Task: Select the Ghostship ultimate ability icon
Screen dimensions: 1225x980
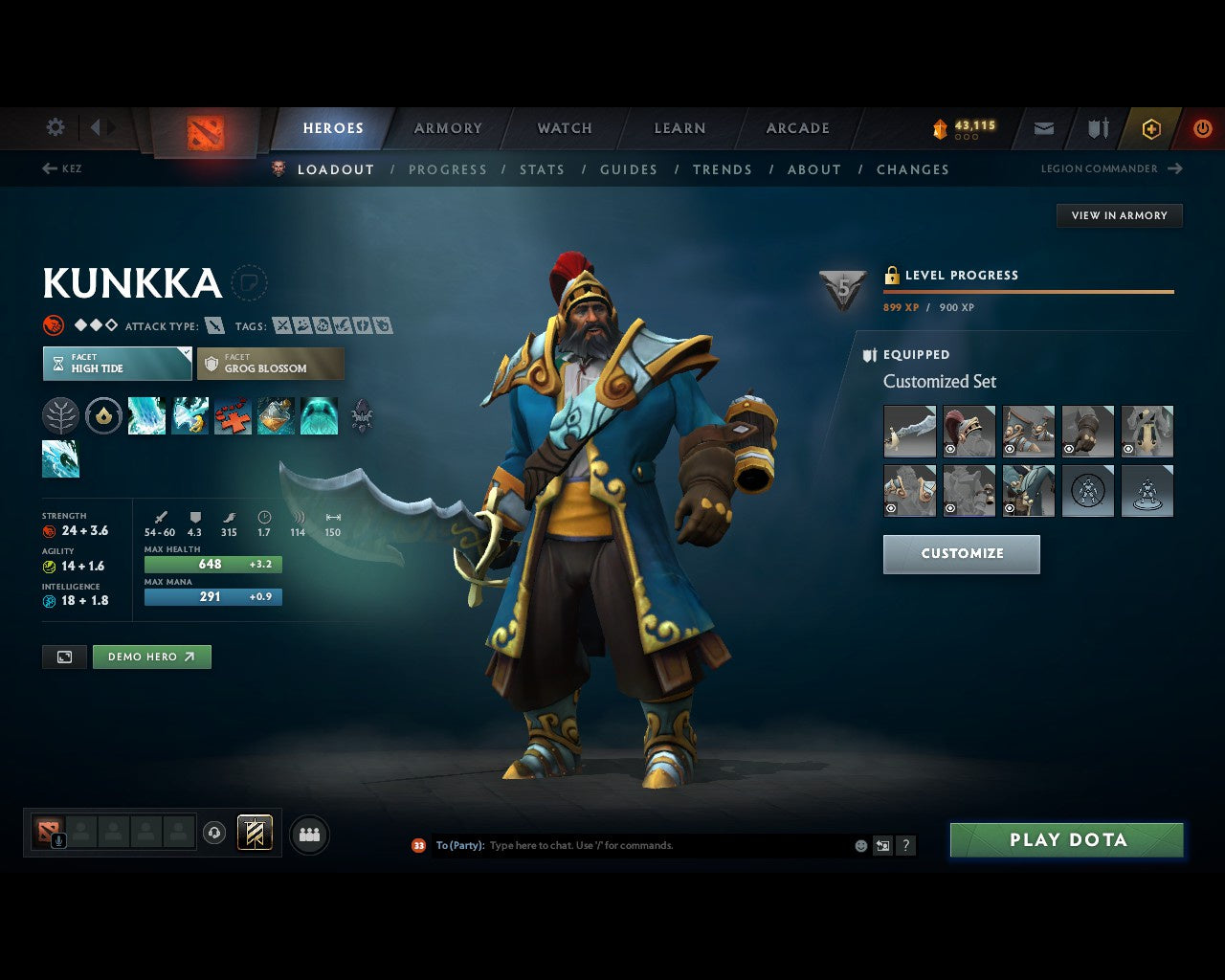Action: (319, 415)
